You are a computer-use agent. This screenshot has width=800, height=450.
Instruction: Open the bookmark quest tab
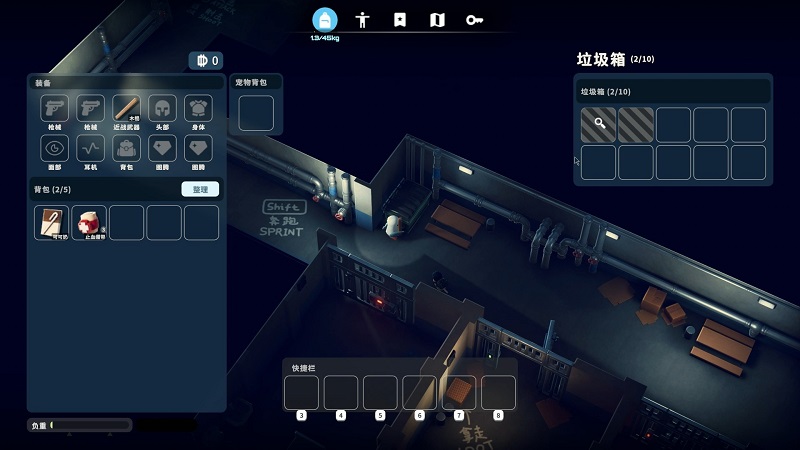(x=399, y=19)
